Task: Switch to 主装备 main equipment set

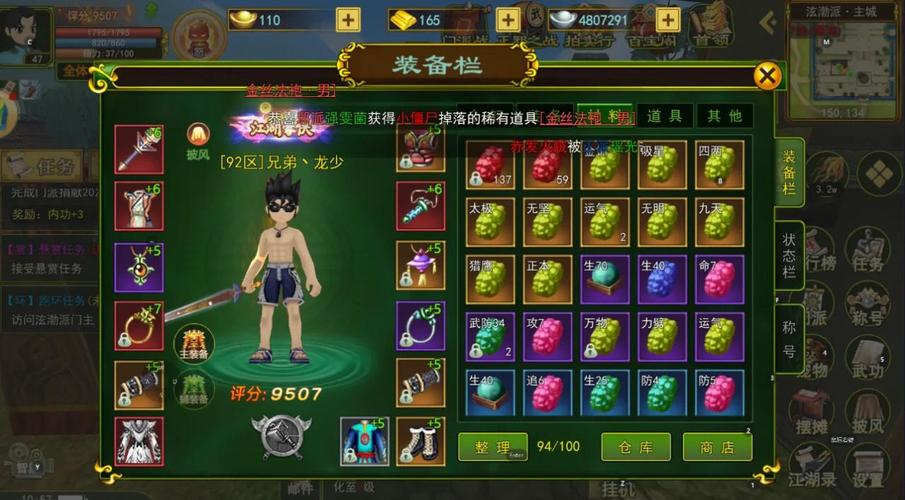Action: [194, 343]
